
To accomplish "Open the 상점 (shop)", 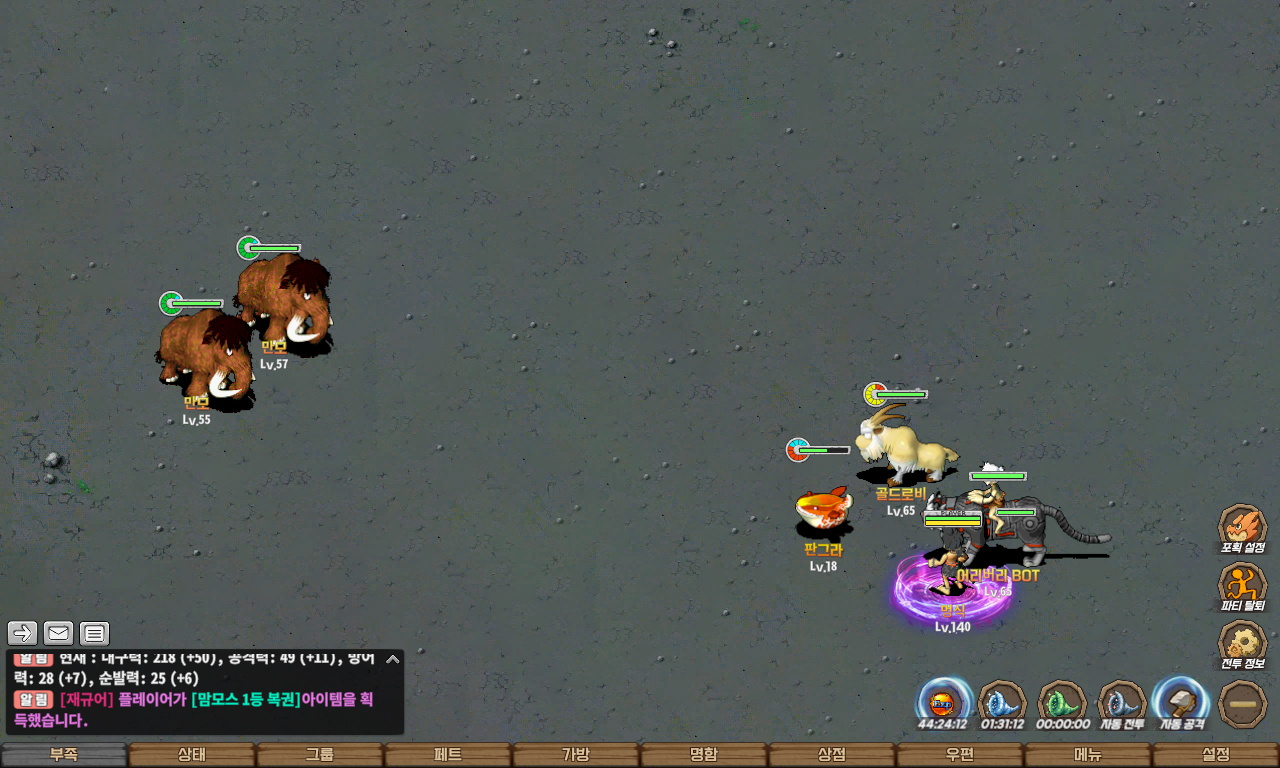I will click(832, 755).
